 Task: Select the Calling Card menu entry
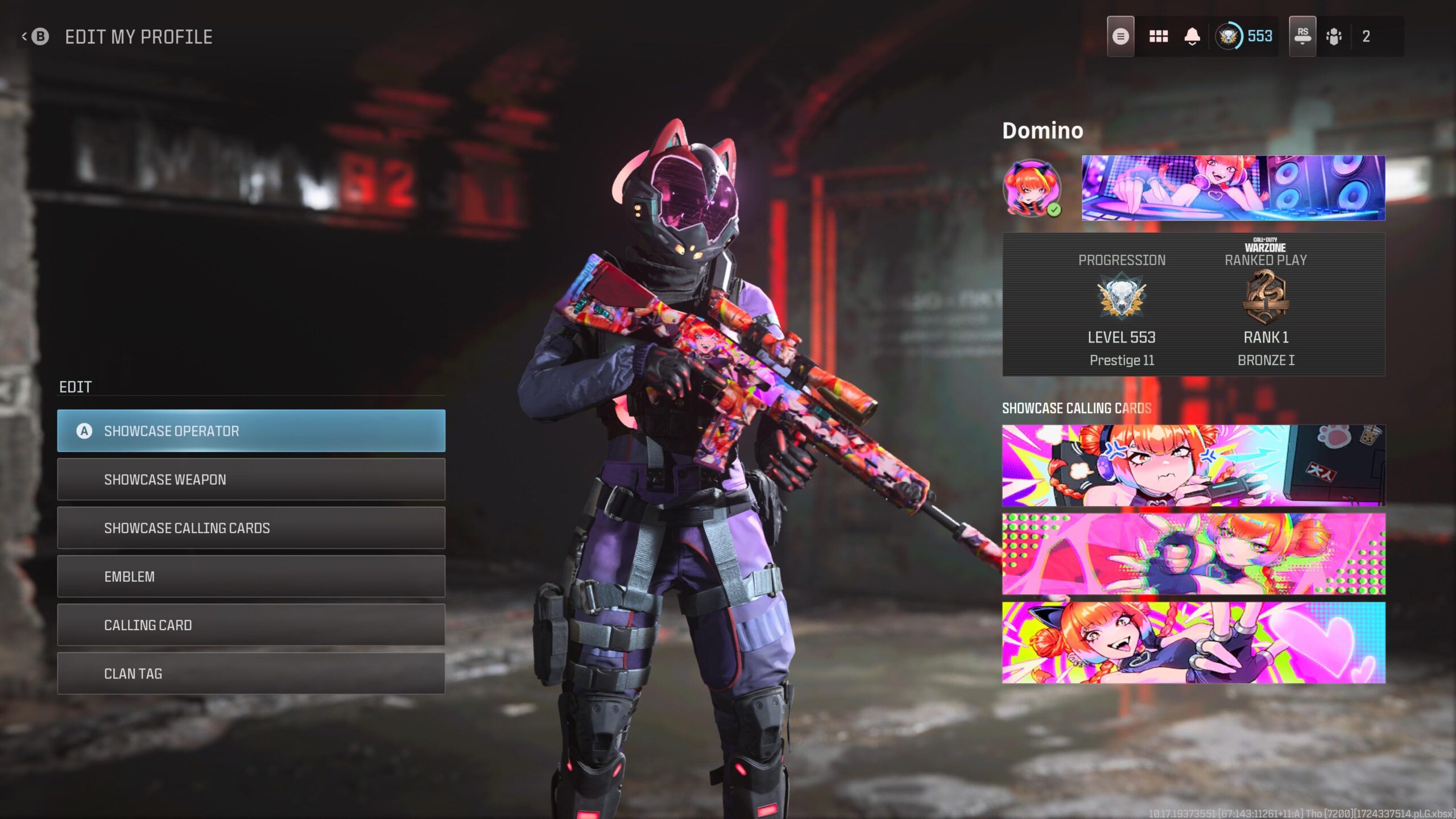pos(251,624)
